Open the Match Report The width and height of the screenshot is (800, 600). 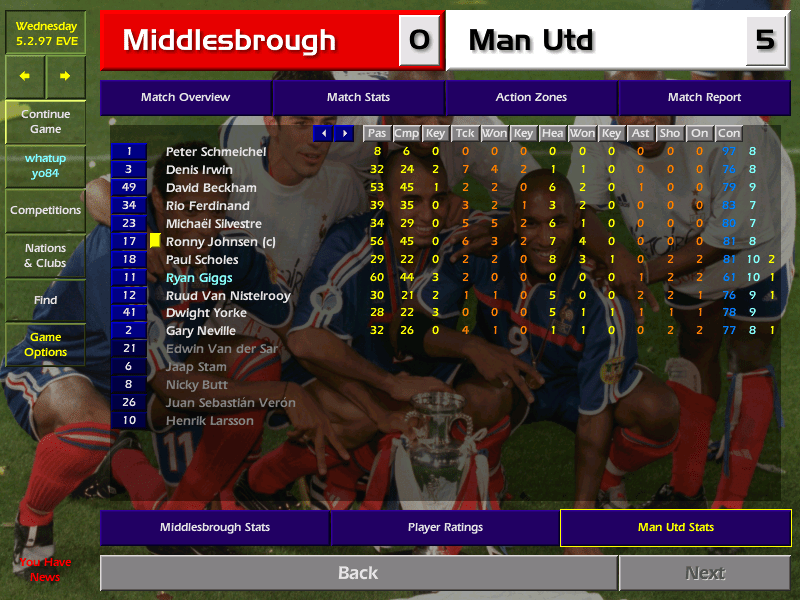coord(704,97)
